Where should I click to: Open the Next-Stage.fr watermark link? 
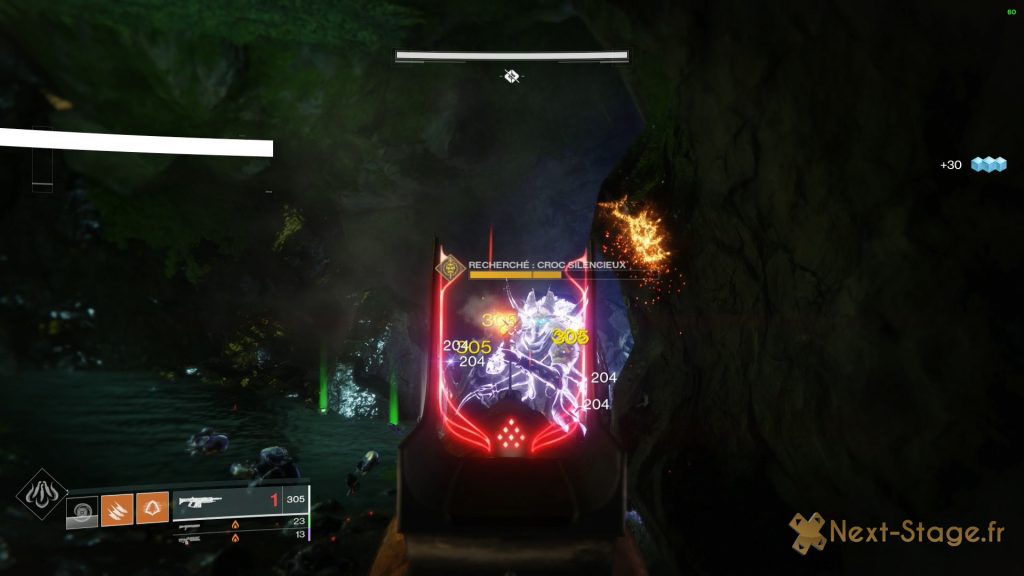point(897,534)
